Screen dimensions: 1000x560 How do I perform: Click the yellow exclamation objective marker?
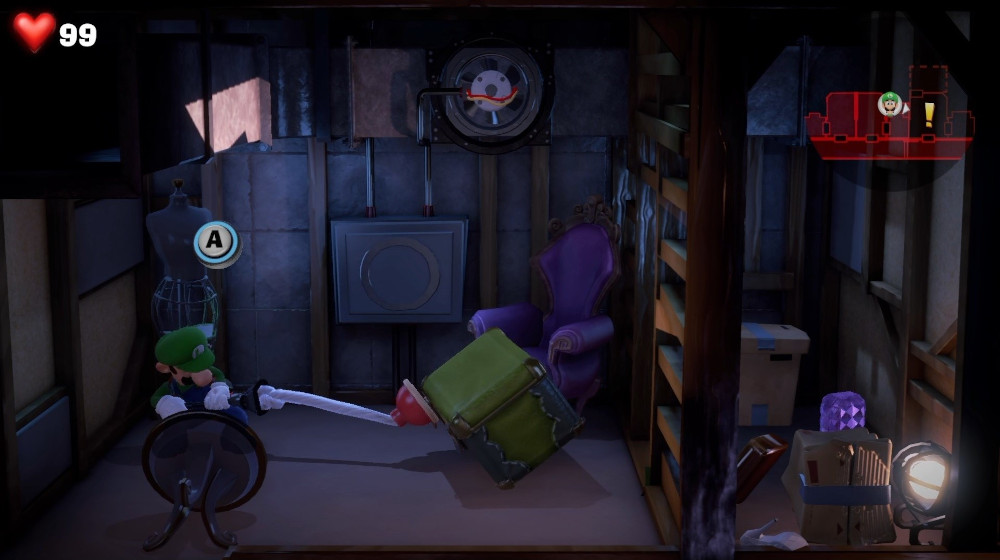coord(928,113)
